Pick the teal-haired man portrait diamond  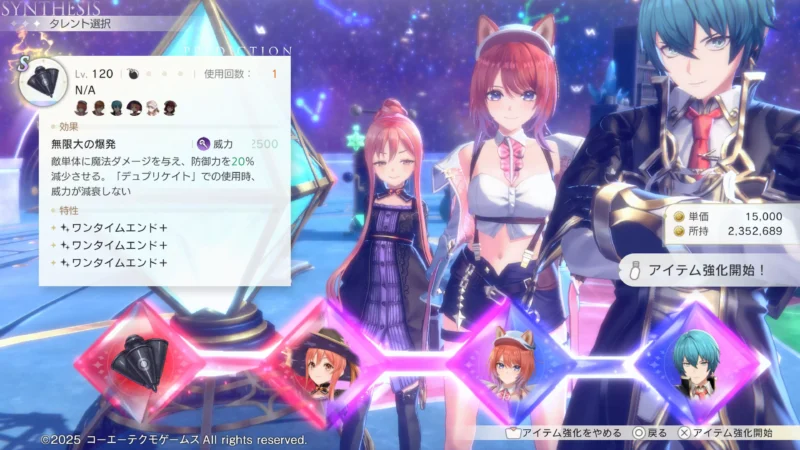pyautogui.click(x=692, y=362)
